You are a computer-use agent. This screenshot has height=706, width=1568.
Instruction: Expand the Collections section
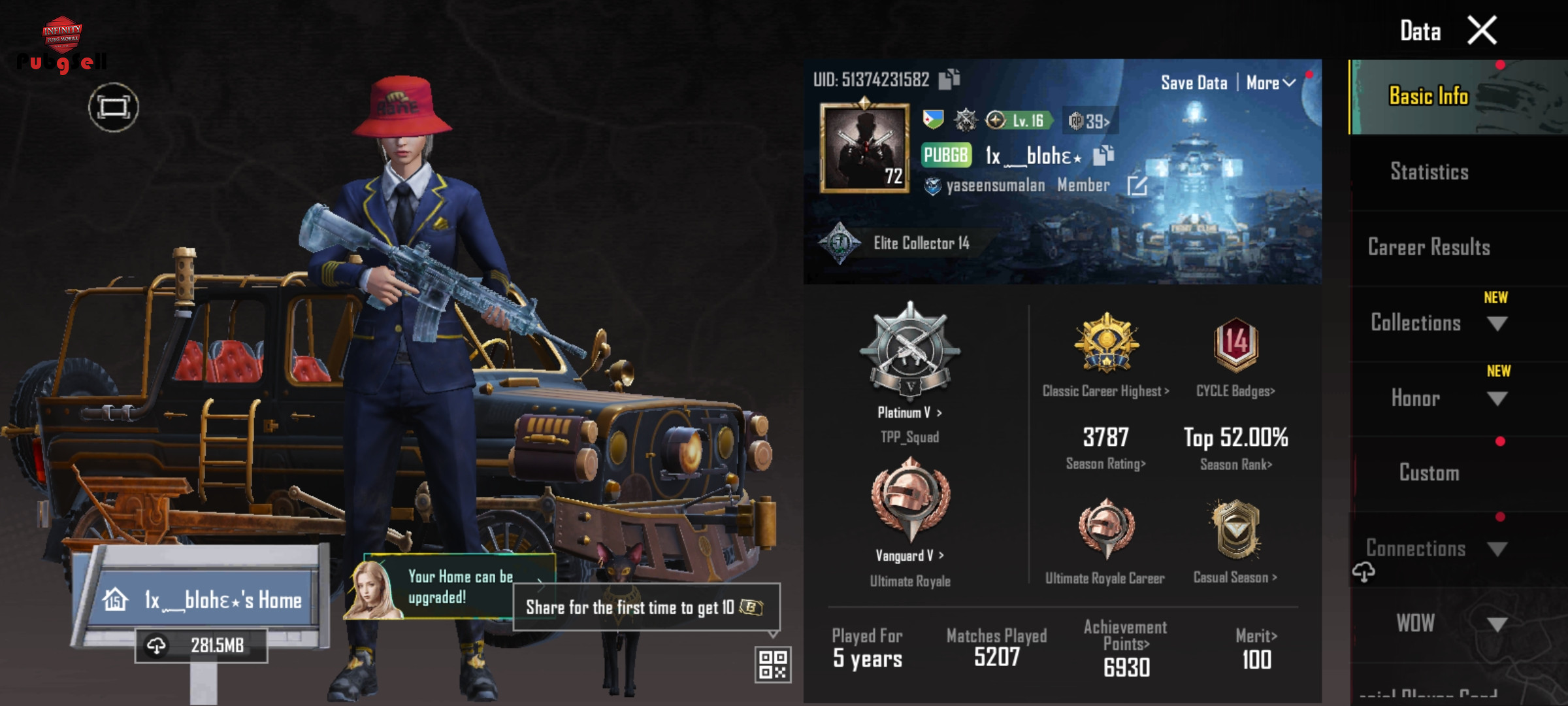(1496, 324)
